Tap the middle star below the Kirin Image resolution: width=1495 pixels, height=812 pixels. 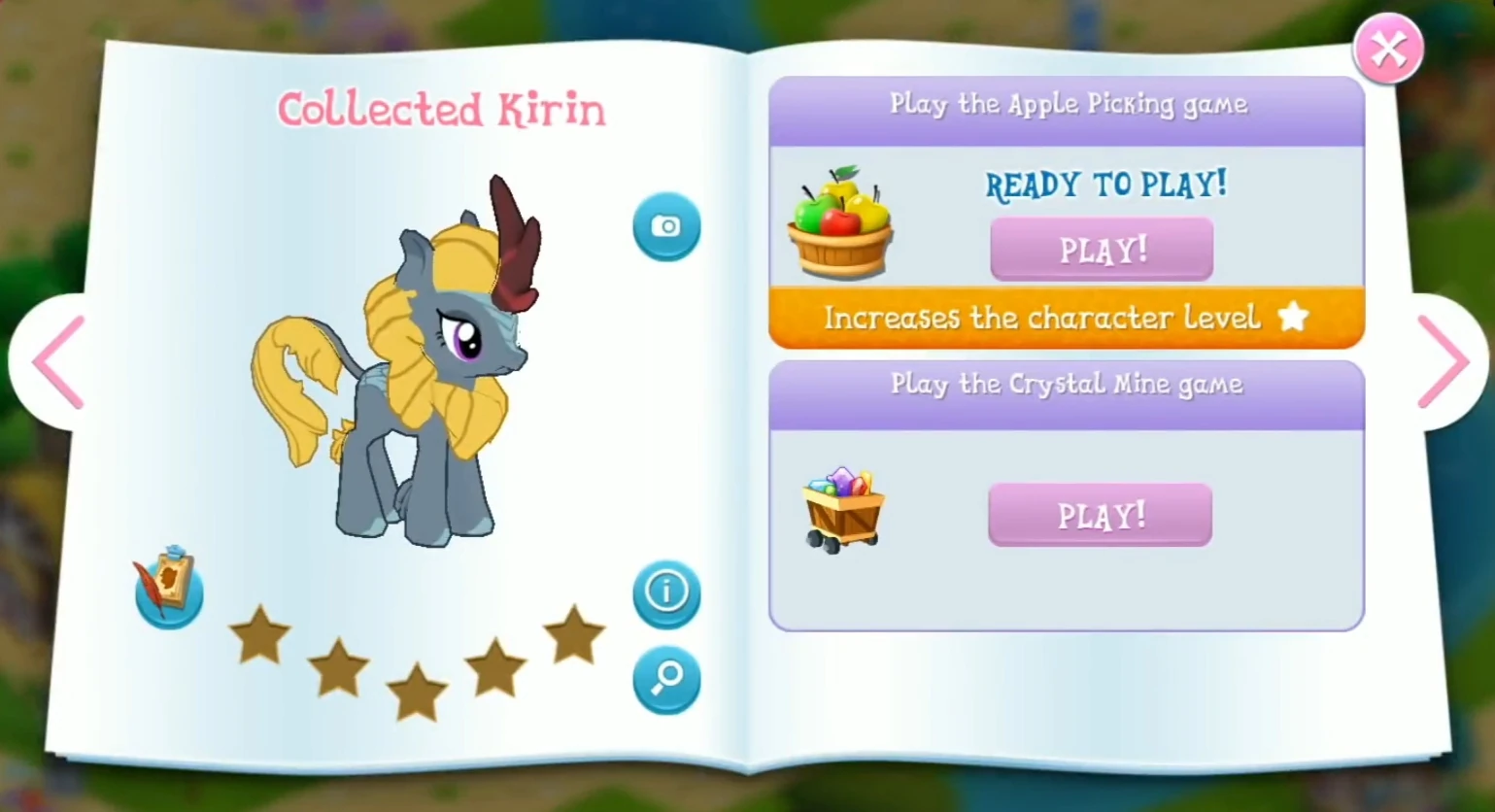coord(418,692)
